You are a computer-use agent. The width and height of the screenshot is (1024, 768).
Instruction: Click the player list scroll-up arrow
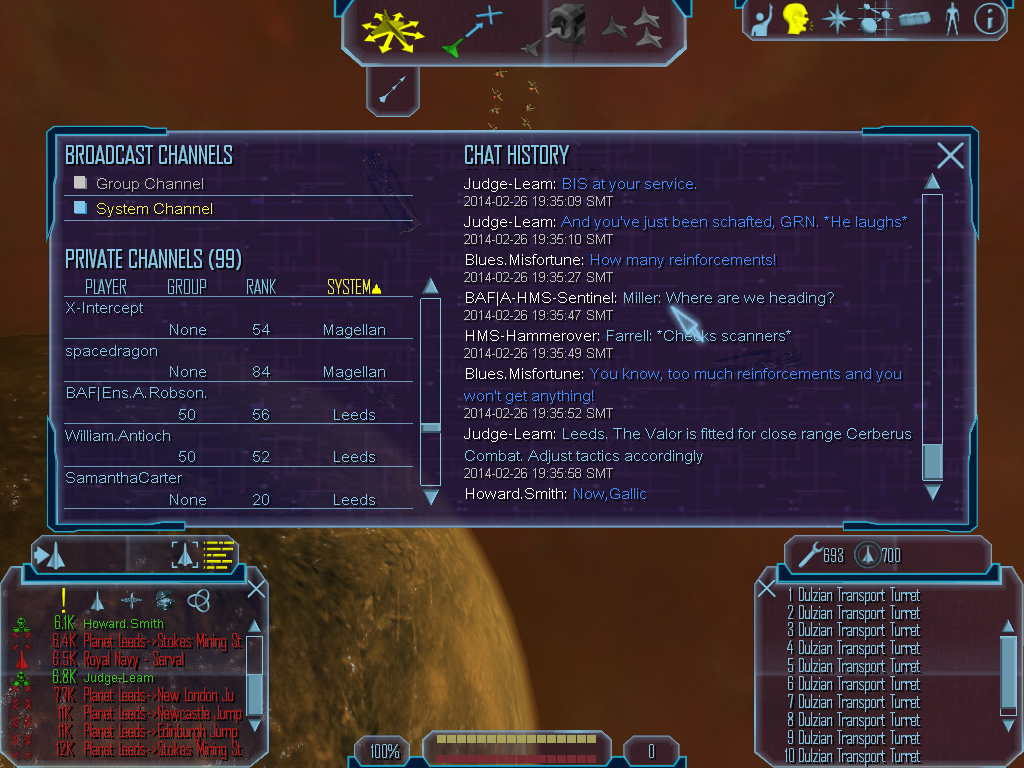tap(431, 287)
